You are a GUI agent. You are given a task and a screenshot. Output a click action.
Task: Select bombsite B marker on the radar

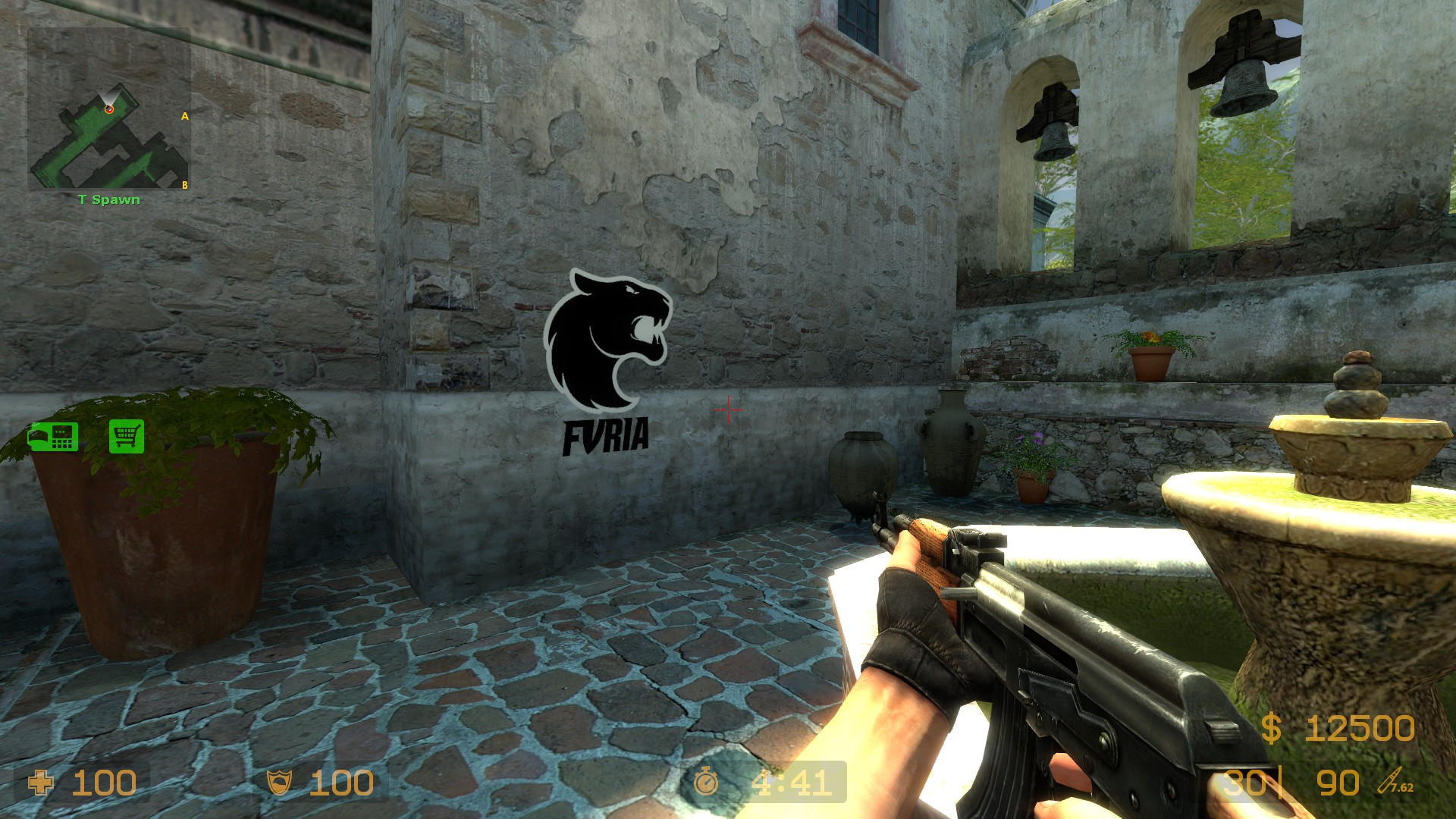pyautogui.click(x=185, y=184)
